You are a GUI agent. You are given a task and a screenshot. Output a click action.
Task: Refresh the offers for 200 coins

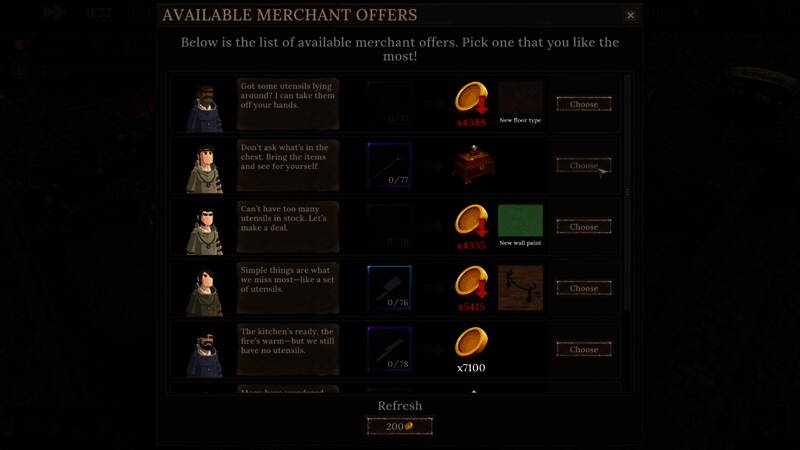point(400,426)
